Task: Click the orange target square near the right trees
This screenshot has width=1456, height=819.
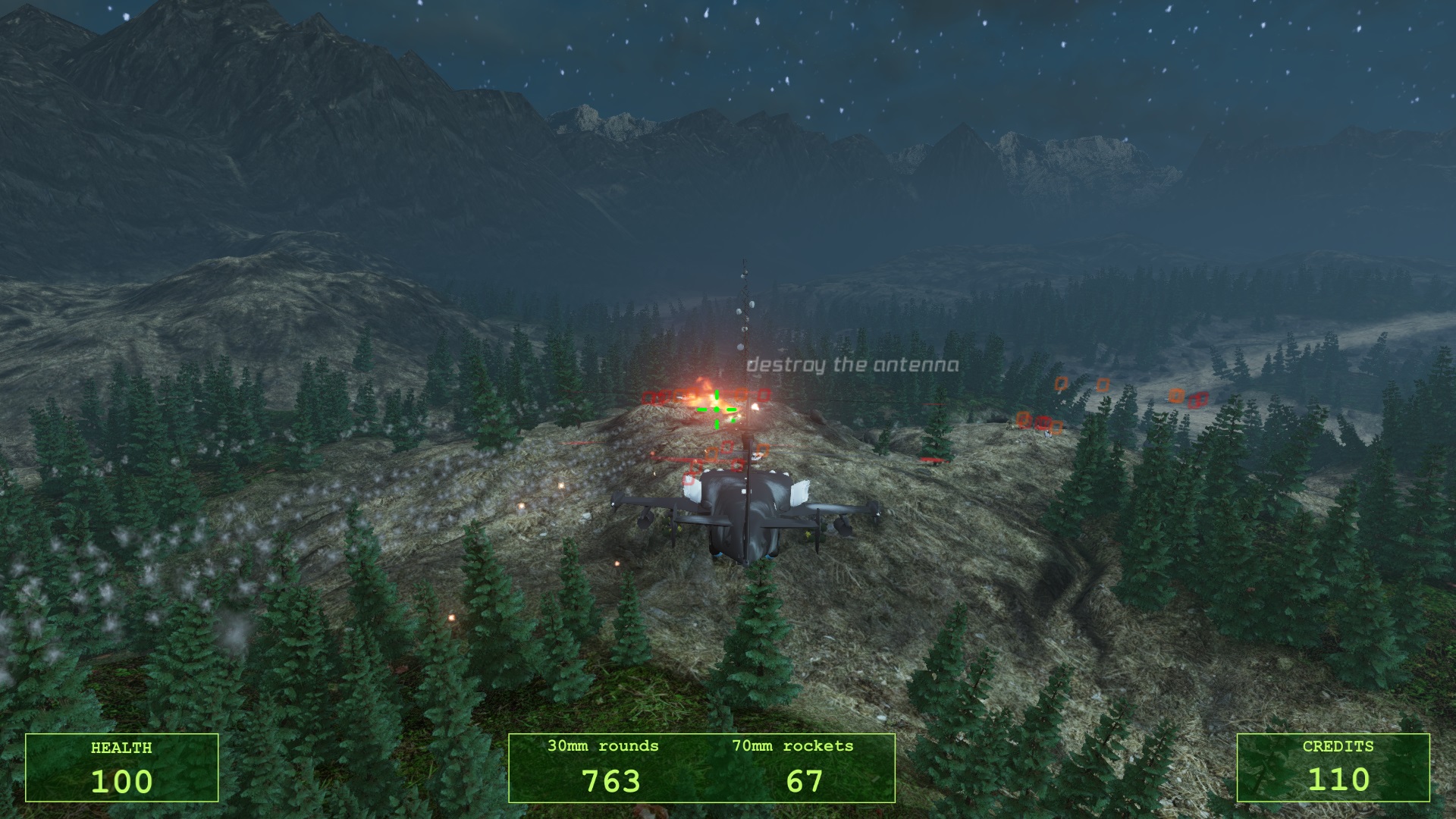Action: [1062, 384]
